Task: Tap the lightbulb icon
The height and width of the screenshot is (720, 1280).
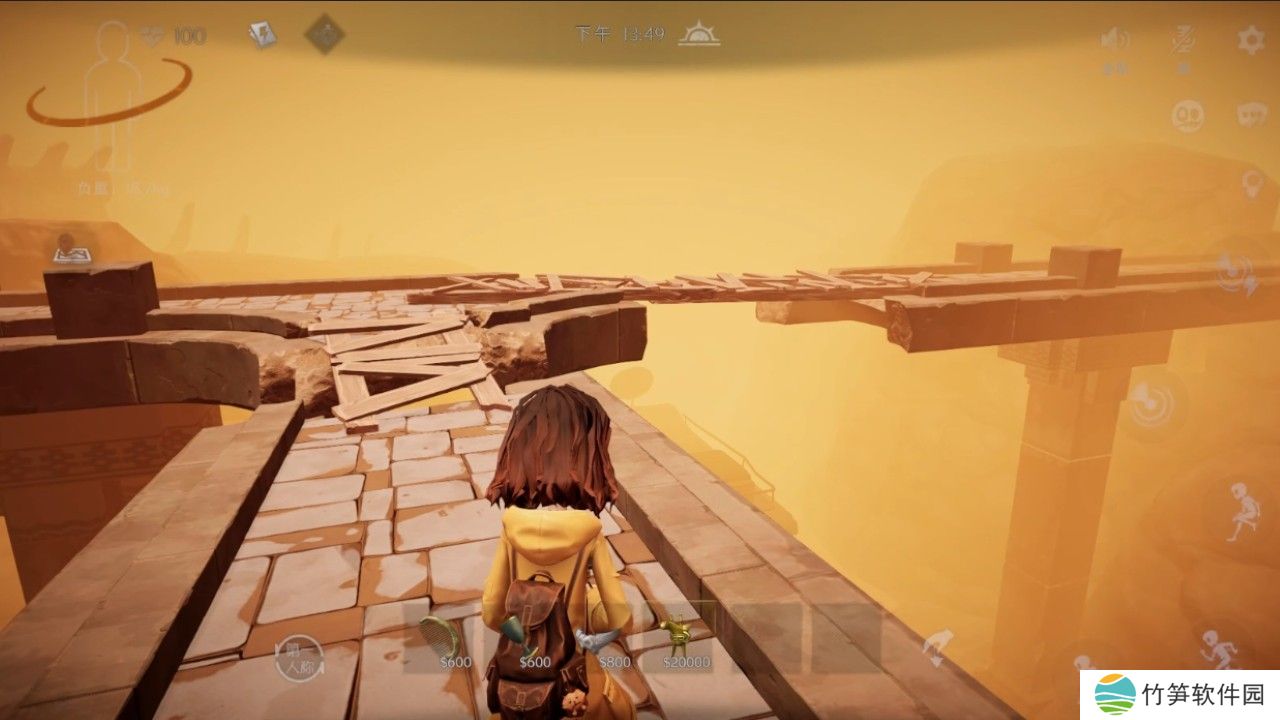Action: [x=1251, y=184]
